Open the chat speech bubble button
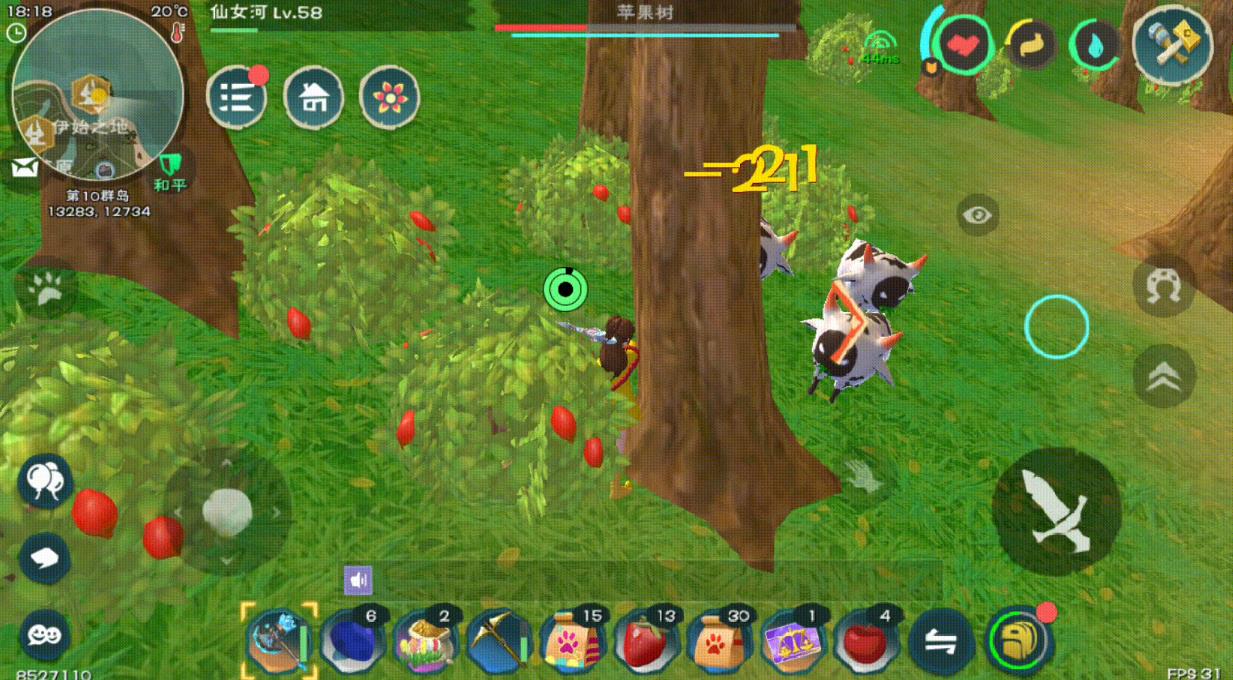The width and height of the screenshot is (1233, 680). point(44,558)
